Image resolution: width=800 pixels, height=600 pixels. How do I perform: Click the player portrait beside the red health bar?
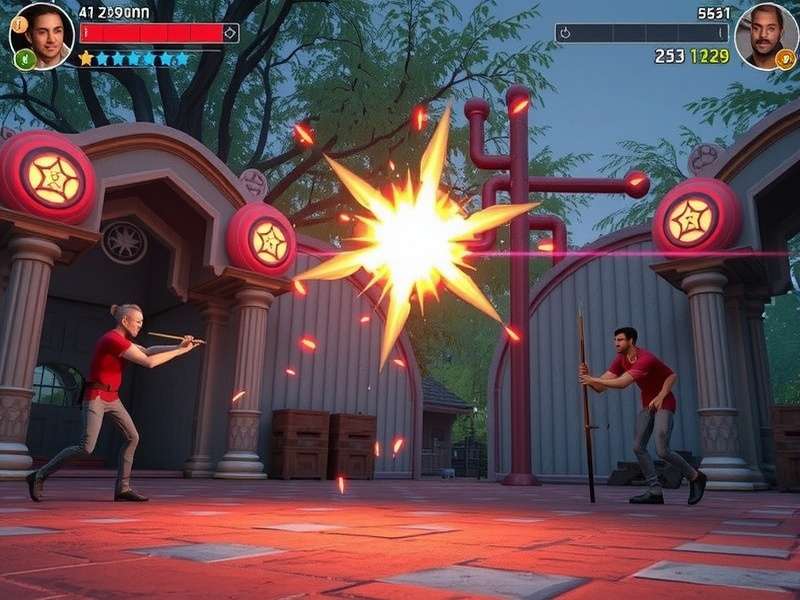click(43, 33)
